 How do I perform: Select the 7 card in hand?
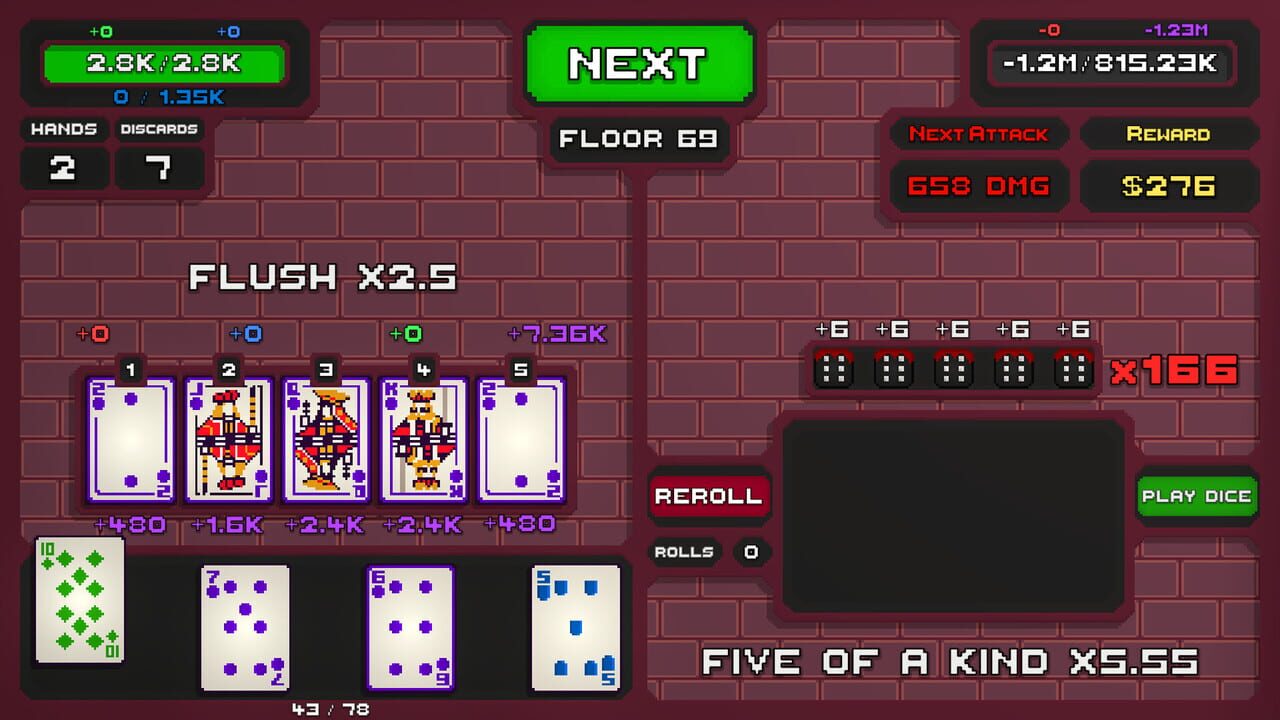245,628
